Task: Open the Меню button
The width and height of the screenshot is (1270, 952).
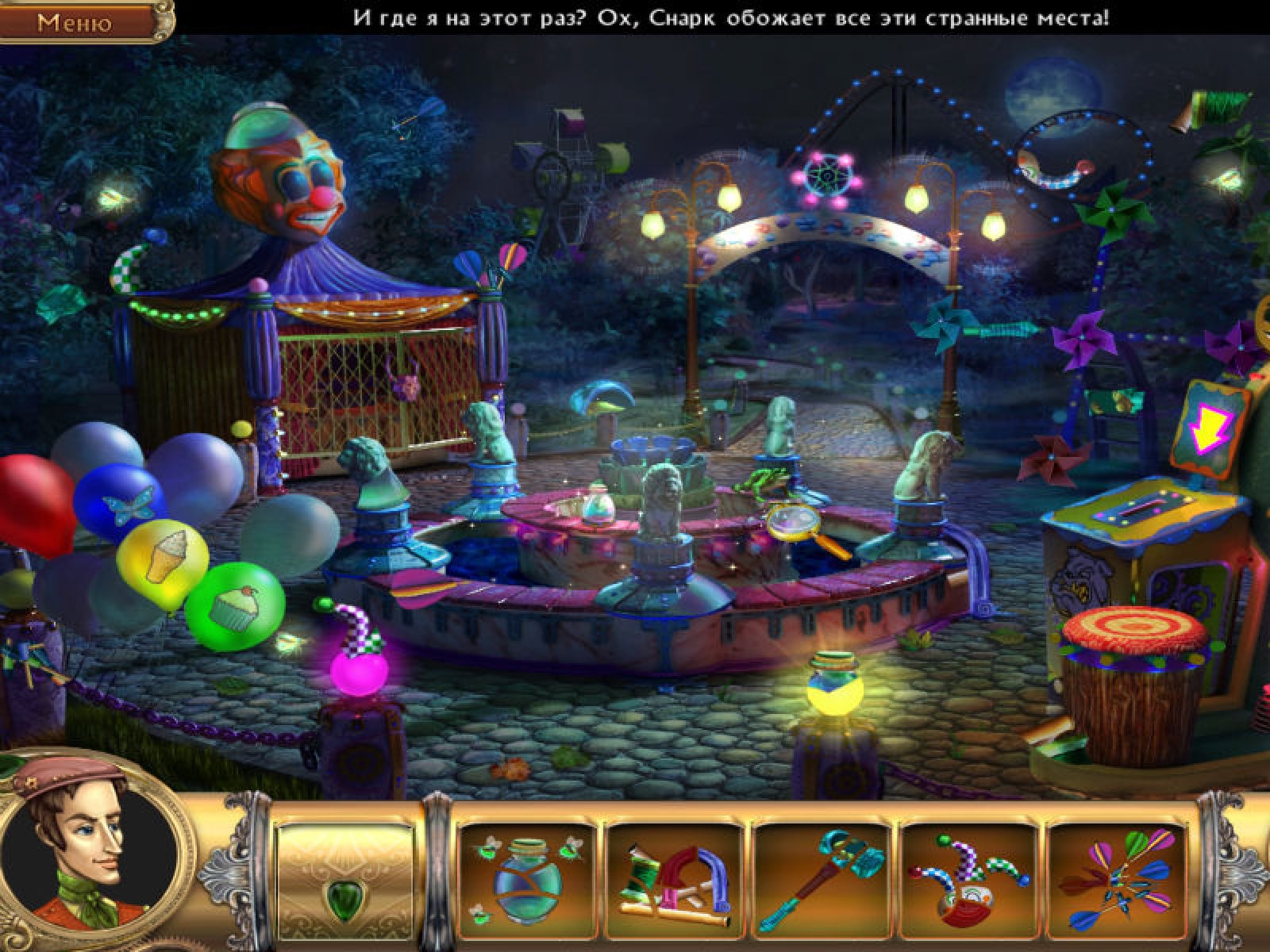Action: pos(75,21)
